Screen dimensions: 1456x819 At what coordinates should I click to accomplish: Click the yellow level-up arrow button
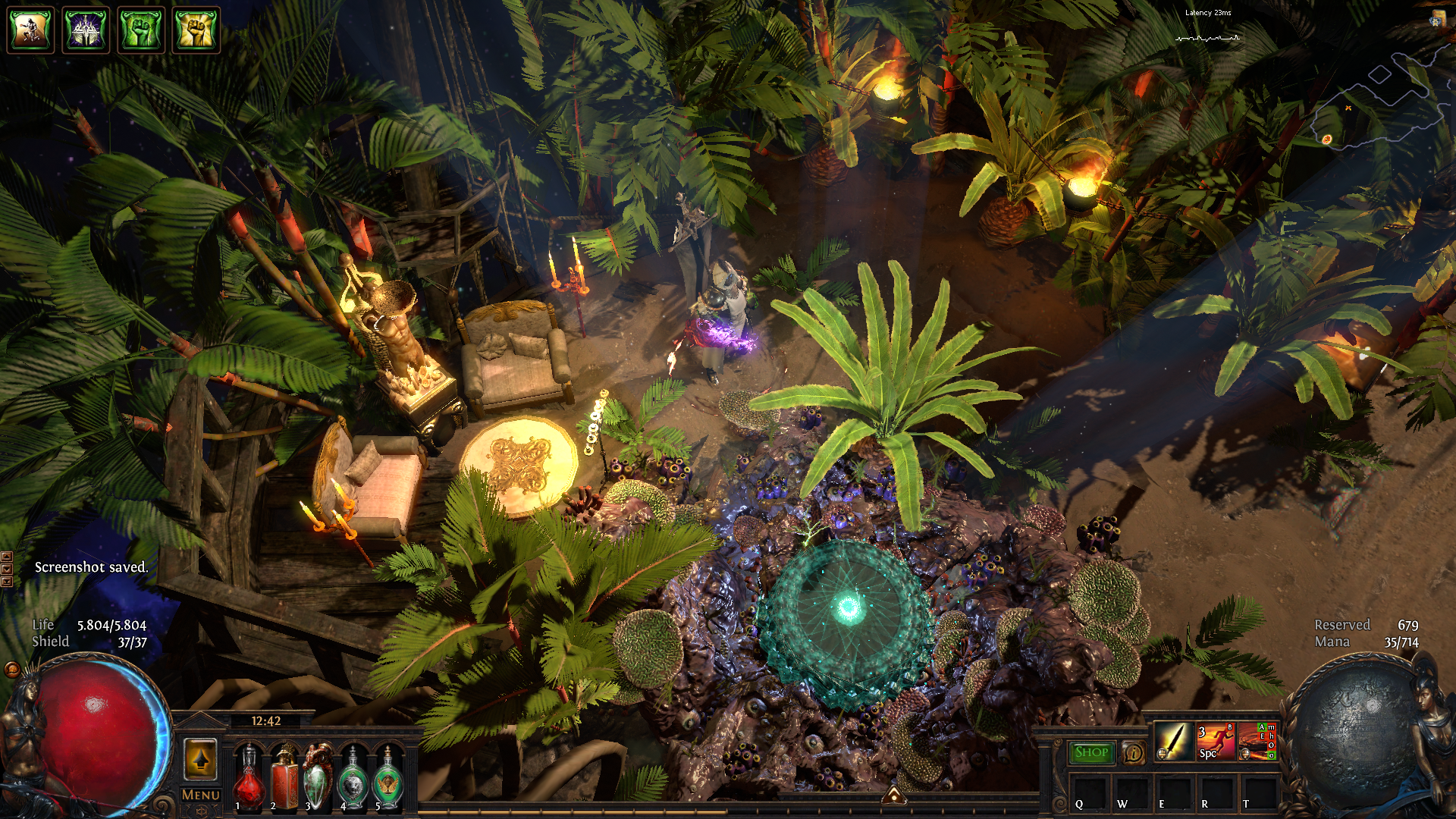point(201,759)
